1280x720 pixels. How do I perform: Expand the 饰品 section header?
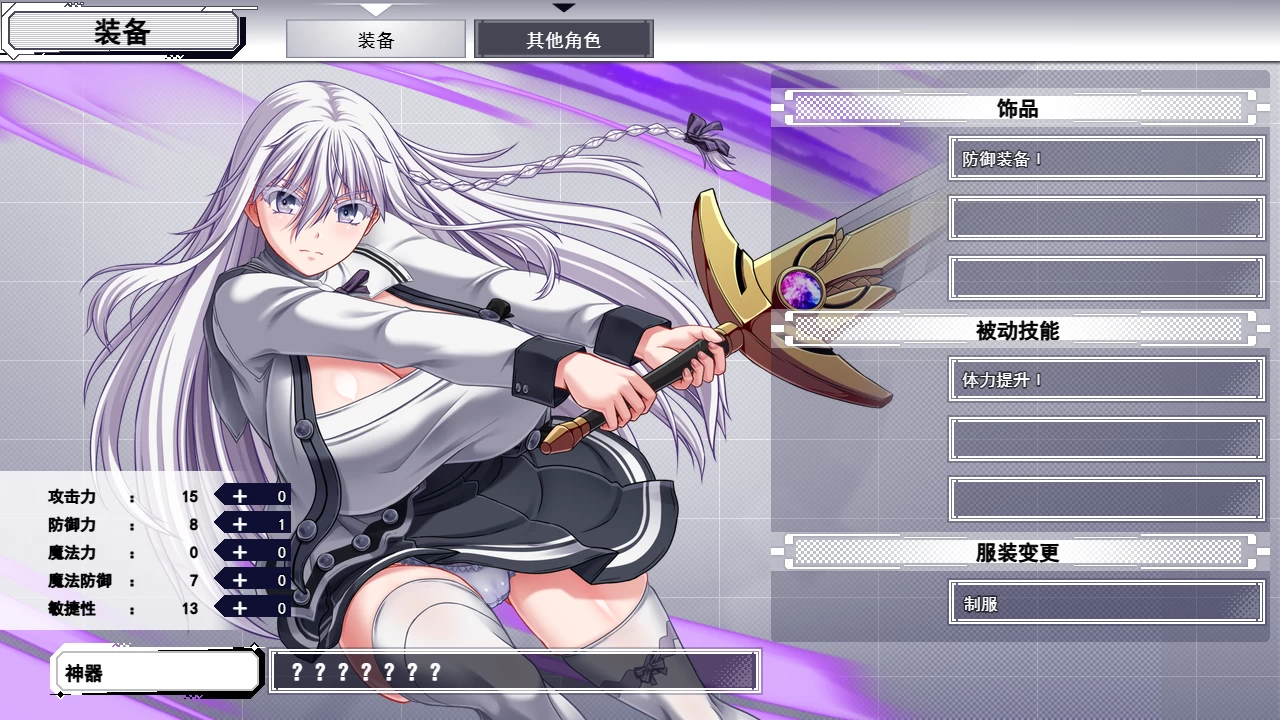point(1018,108)
